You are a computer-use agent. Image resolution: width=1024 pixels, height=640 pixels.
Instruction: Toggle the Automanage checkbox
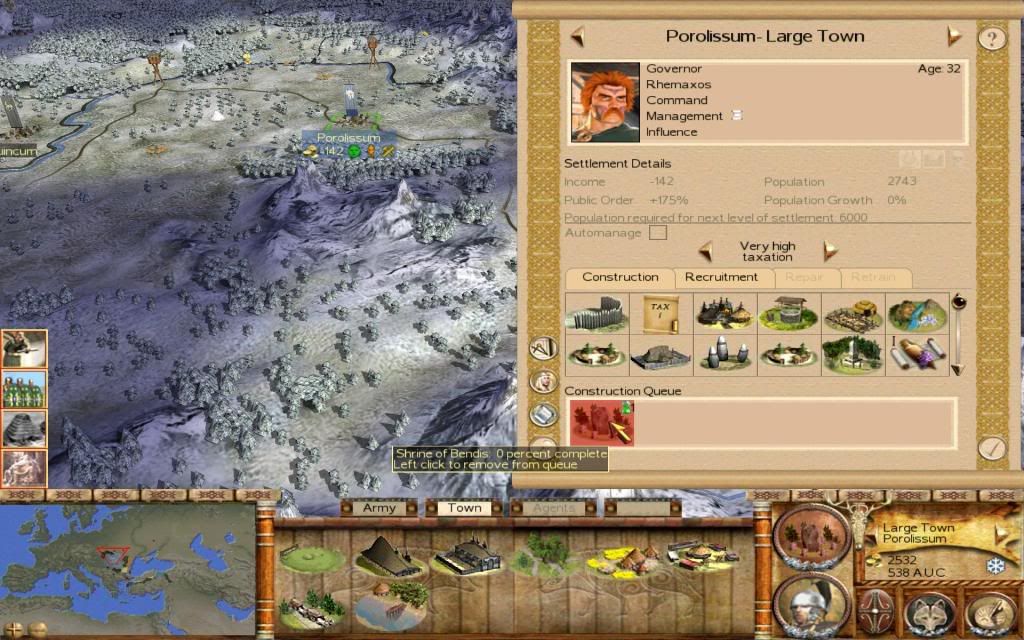point(658,233)
